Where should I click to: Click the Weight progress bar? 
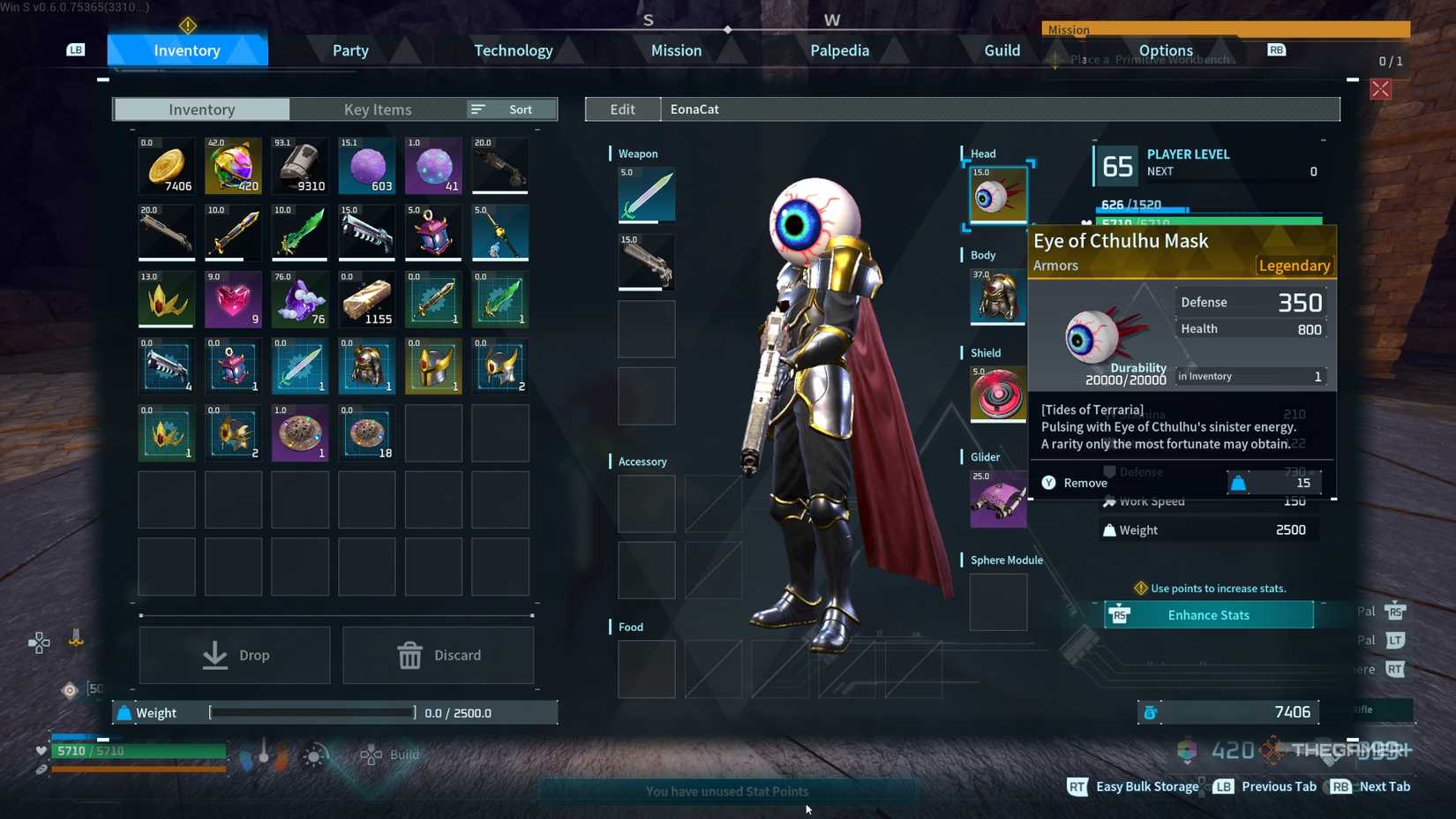[311, 712]
